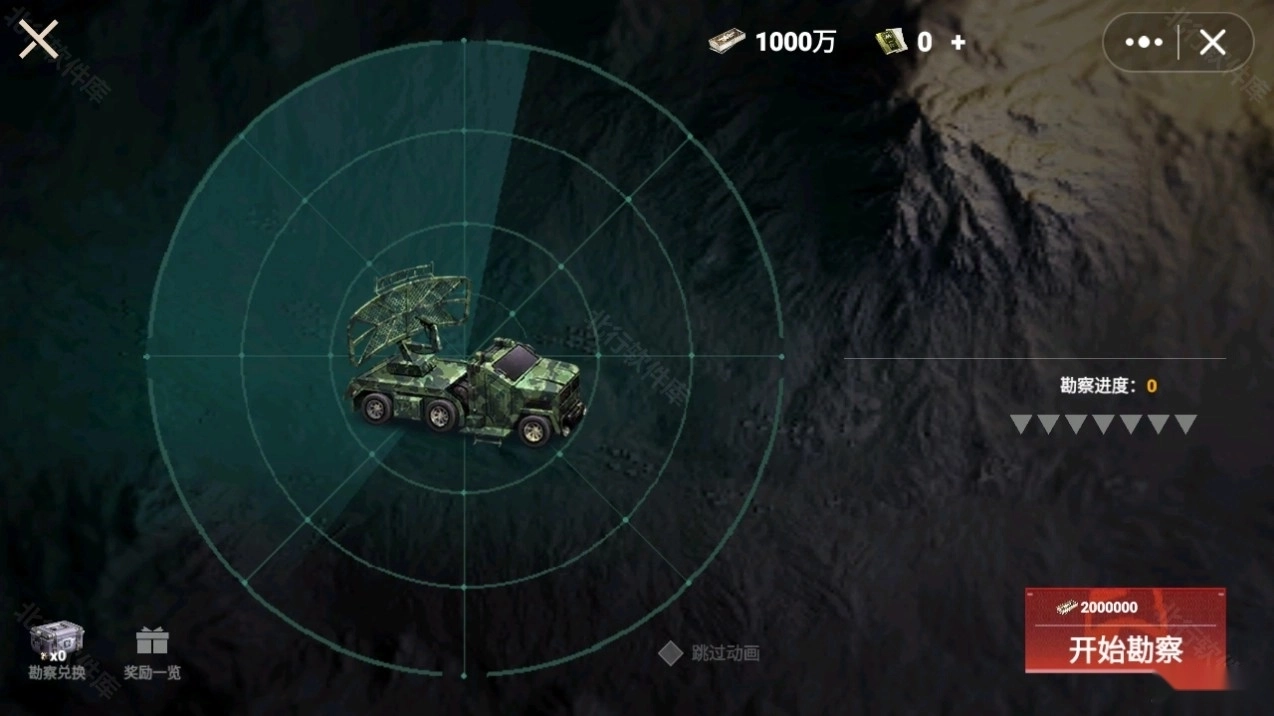Image resolution: width=1274 pixels, height=716 pixels.
Task: Toggle the 跳过动画 skip animation option
Action: [670, 653]
